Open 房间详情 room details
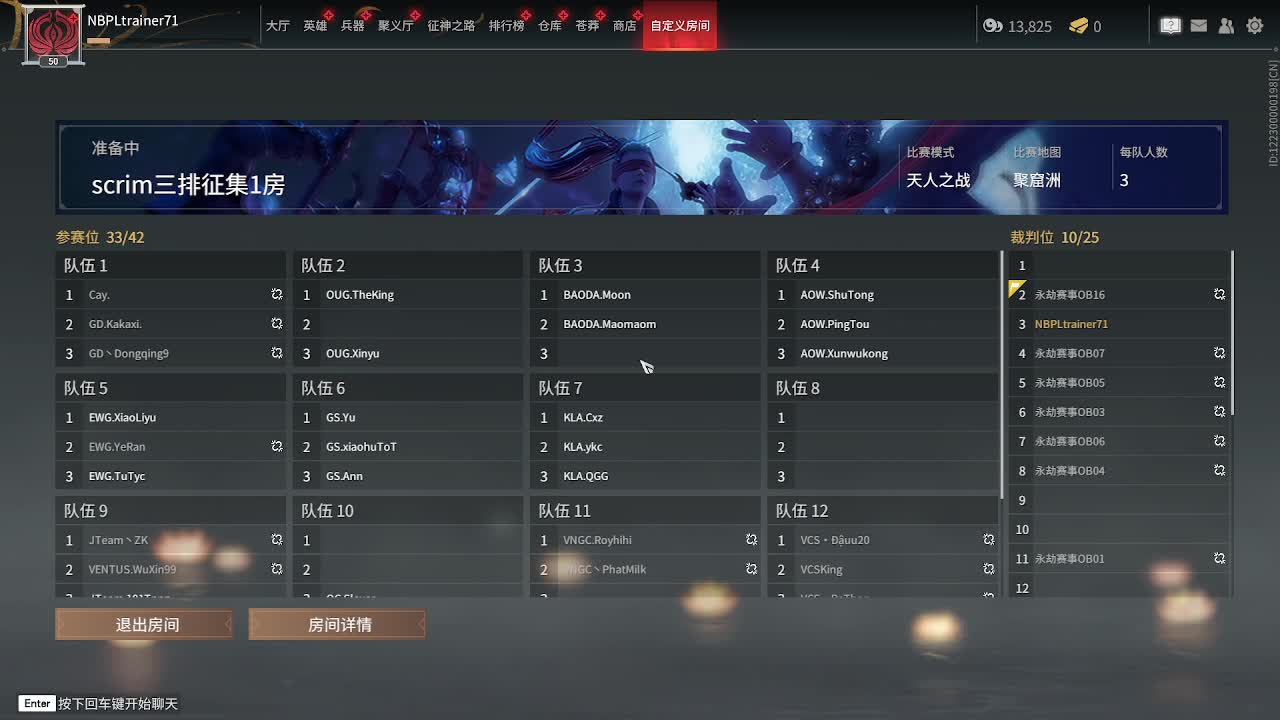 337,623
